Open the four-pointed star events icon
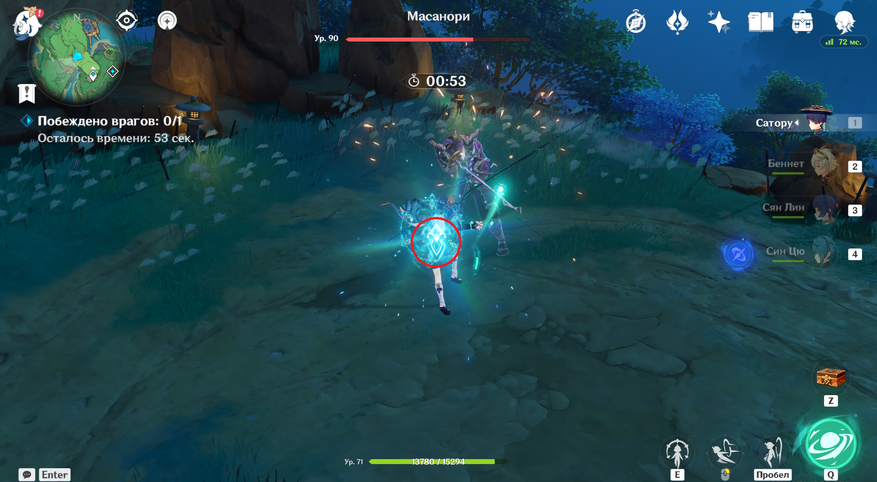The image size is (877, 482). pyautogui.click(x=718, y=22)
